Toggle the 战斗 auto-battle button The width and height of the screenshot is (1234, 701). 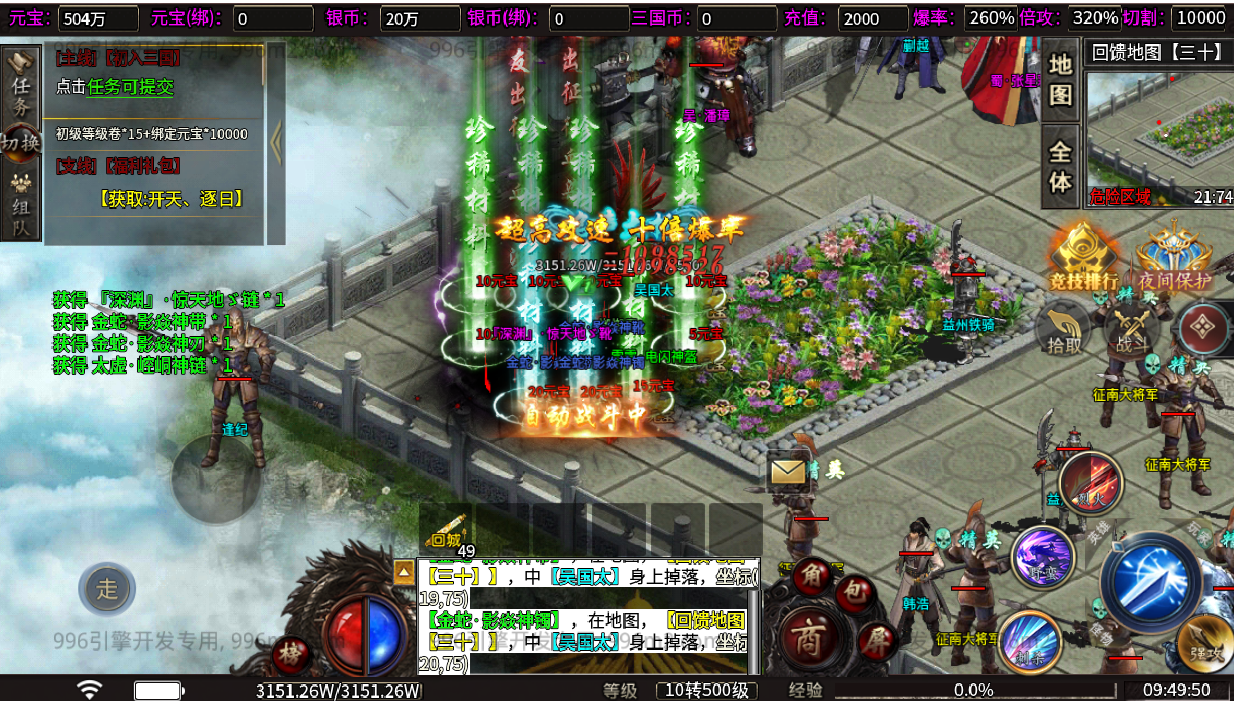[1132, 331]
